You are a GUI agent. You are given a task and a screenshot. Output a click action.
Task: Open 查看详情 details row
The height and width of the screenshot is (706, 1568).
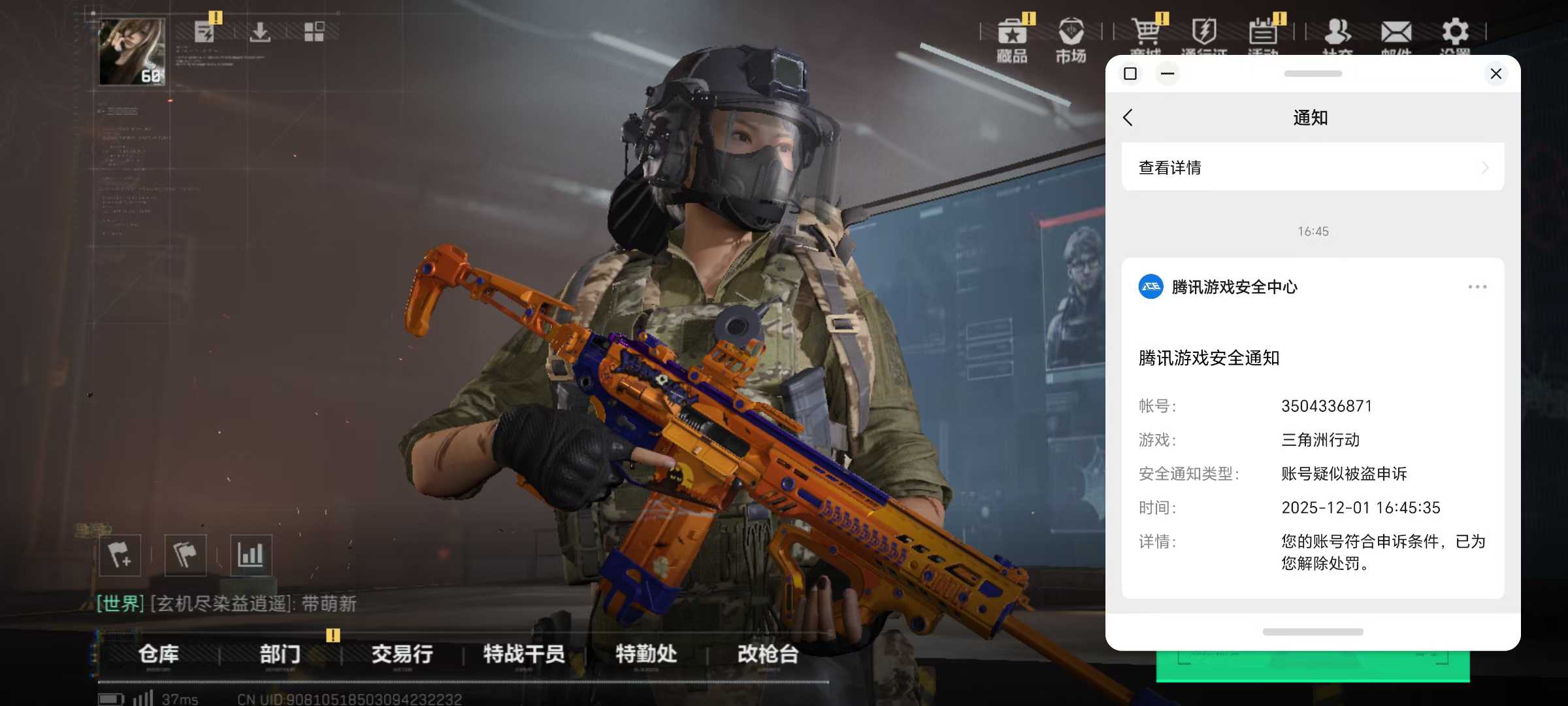tap(1313, 167)
